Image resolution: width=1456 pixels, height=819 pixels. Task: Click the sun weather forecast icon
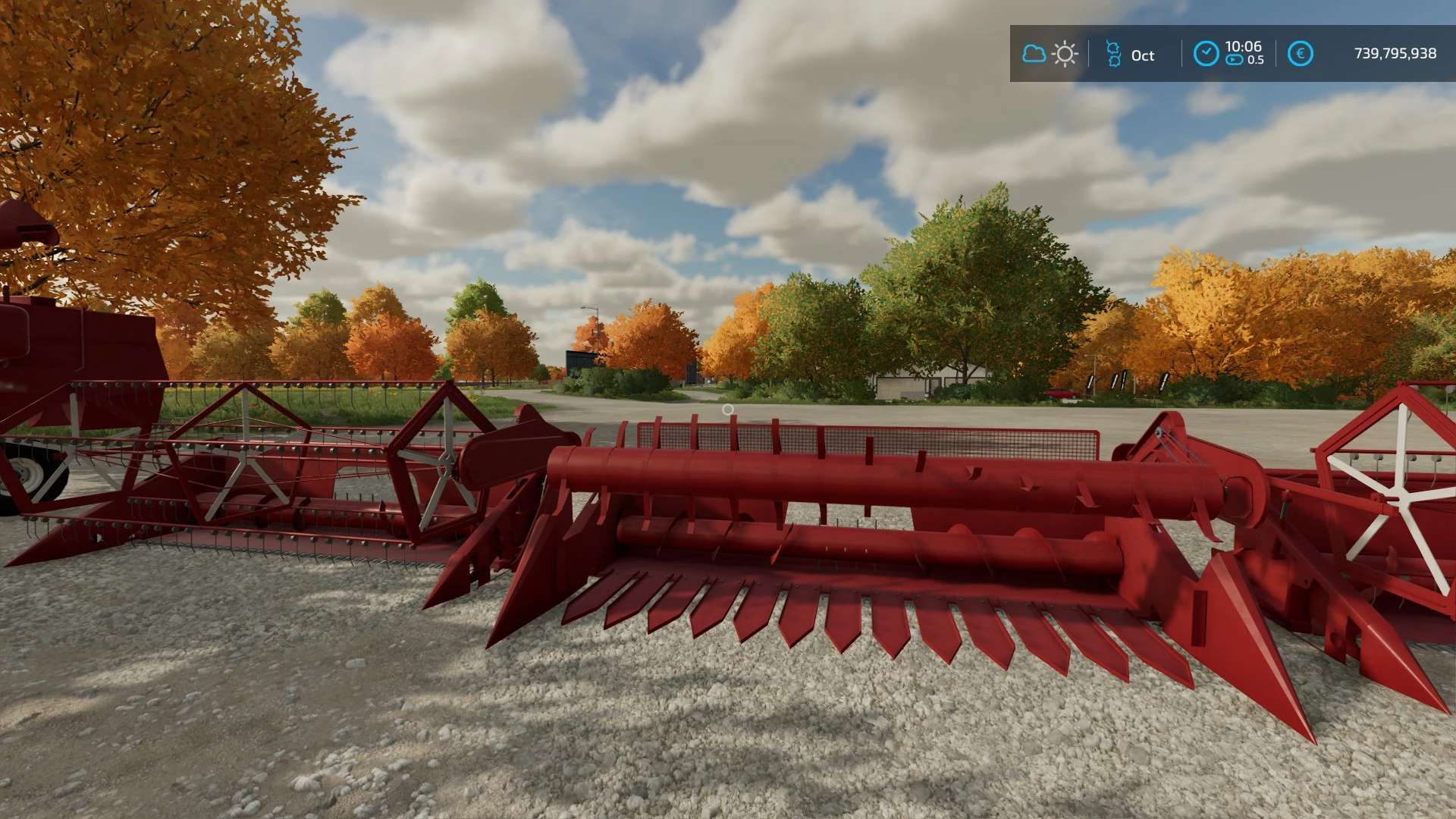[1065, 53]
